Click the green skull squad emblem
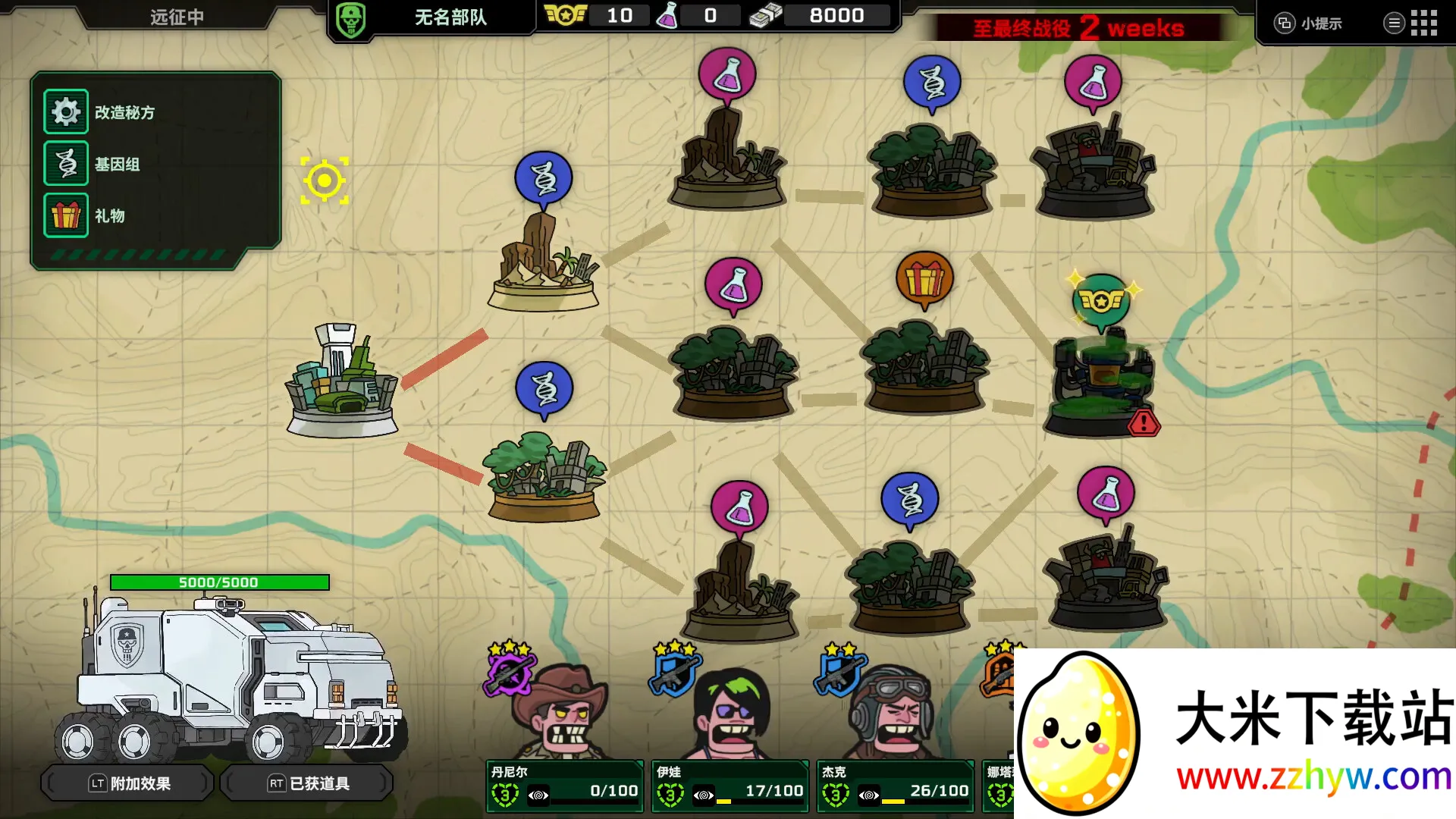 coord(350,19)
